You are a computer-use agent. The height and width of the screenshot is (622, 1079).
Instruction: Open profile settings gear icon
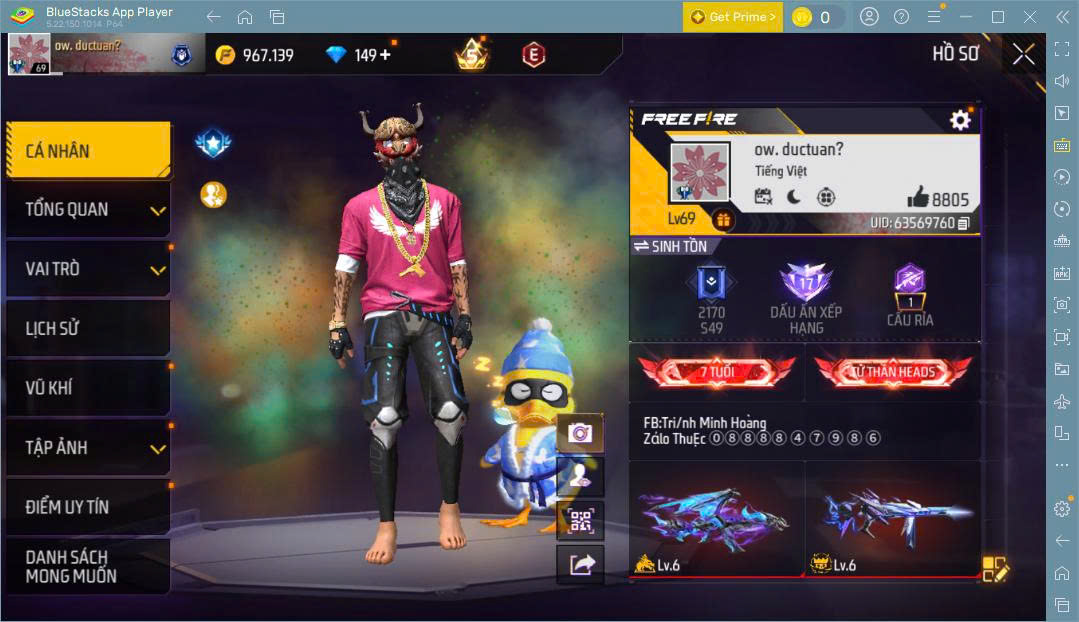tap(960, 121)
